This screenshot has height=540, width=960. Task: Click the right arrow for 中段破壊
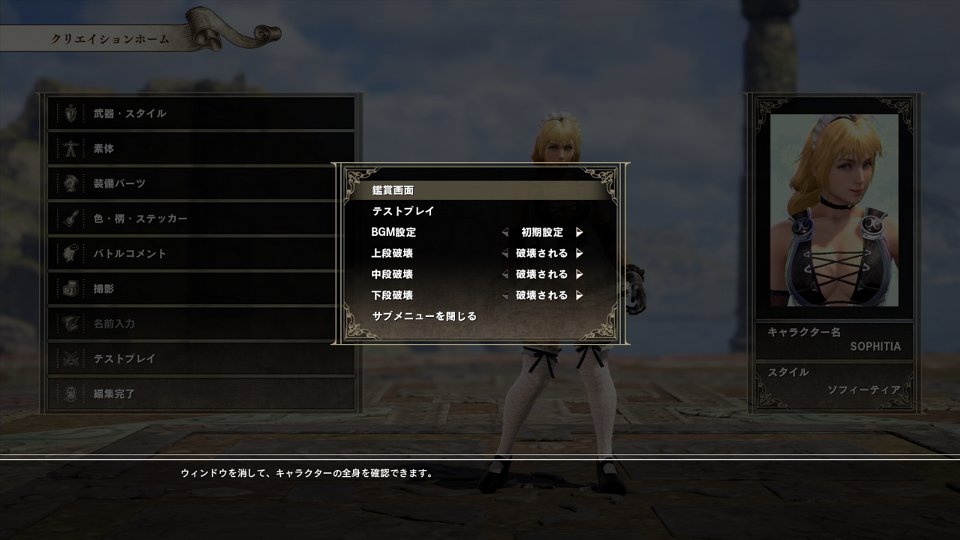pos(579,274)
